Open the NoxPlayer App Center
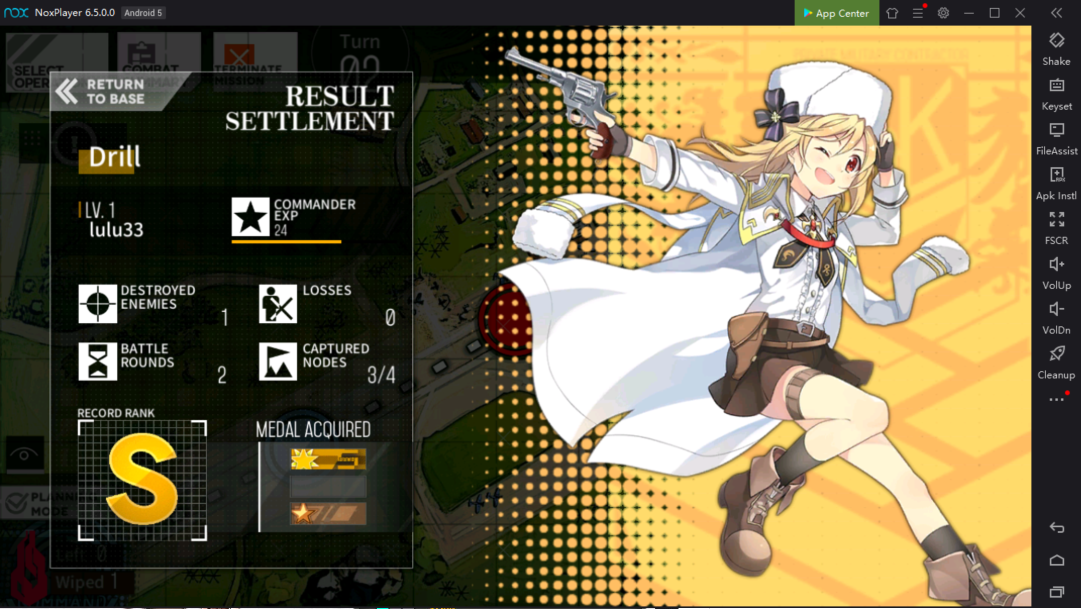Viewport: 1081px width, 609px height. 836,13
